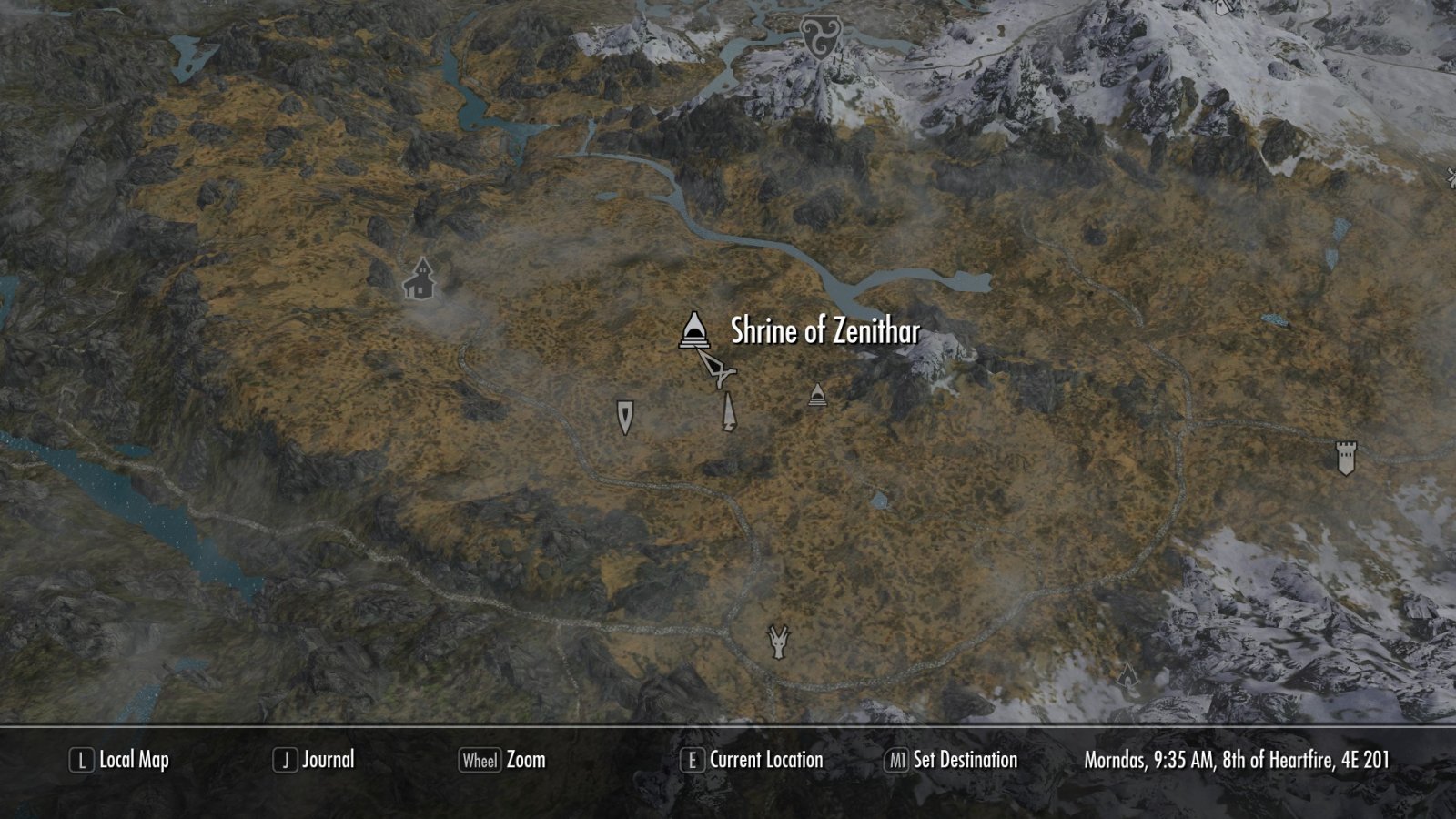The width and height of the screenshot is (1456, 819).
Task: Select the player position arrow on the map
Action: [717, 369]
